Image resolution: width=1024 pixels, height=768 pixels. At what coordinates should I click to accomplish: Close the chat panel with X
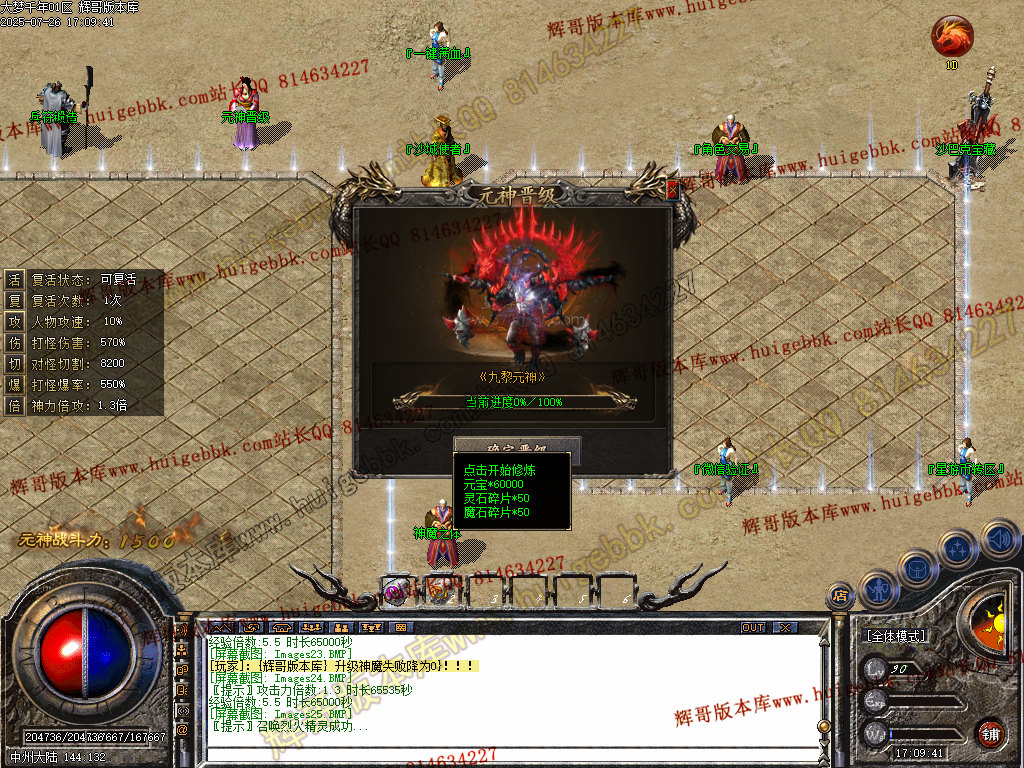click(x=786, y=627)
